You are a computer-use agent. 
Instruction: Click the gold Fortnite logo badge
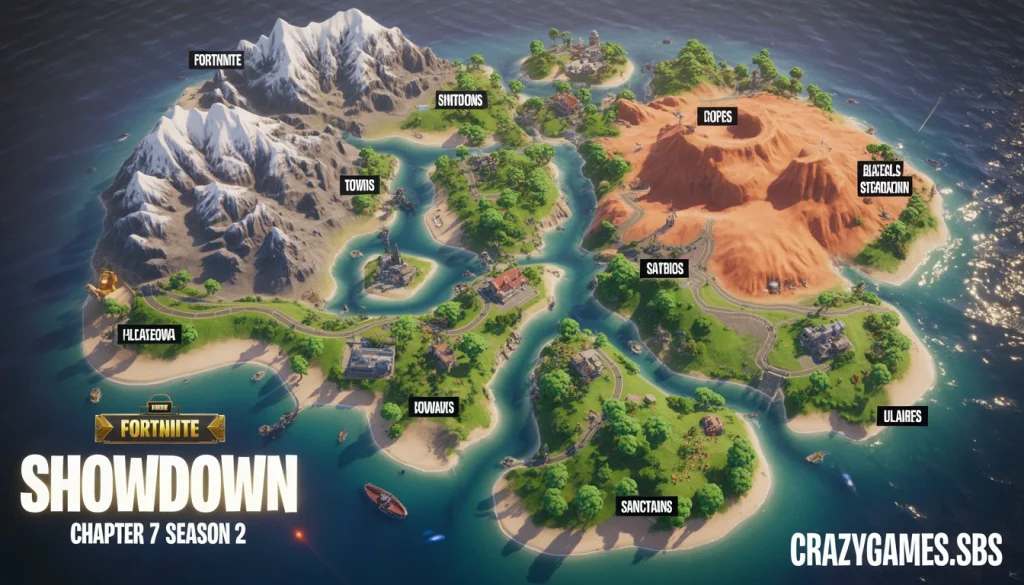pos(160,428)
